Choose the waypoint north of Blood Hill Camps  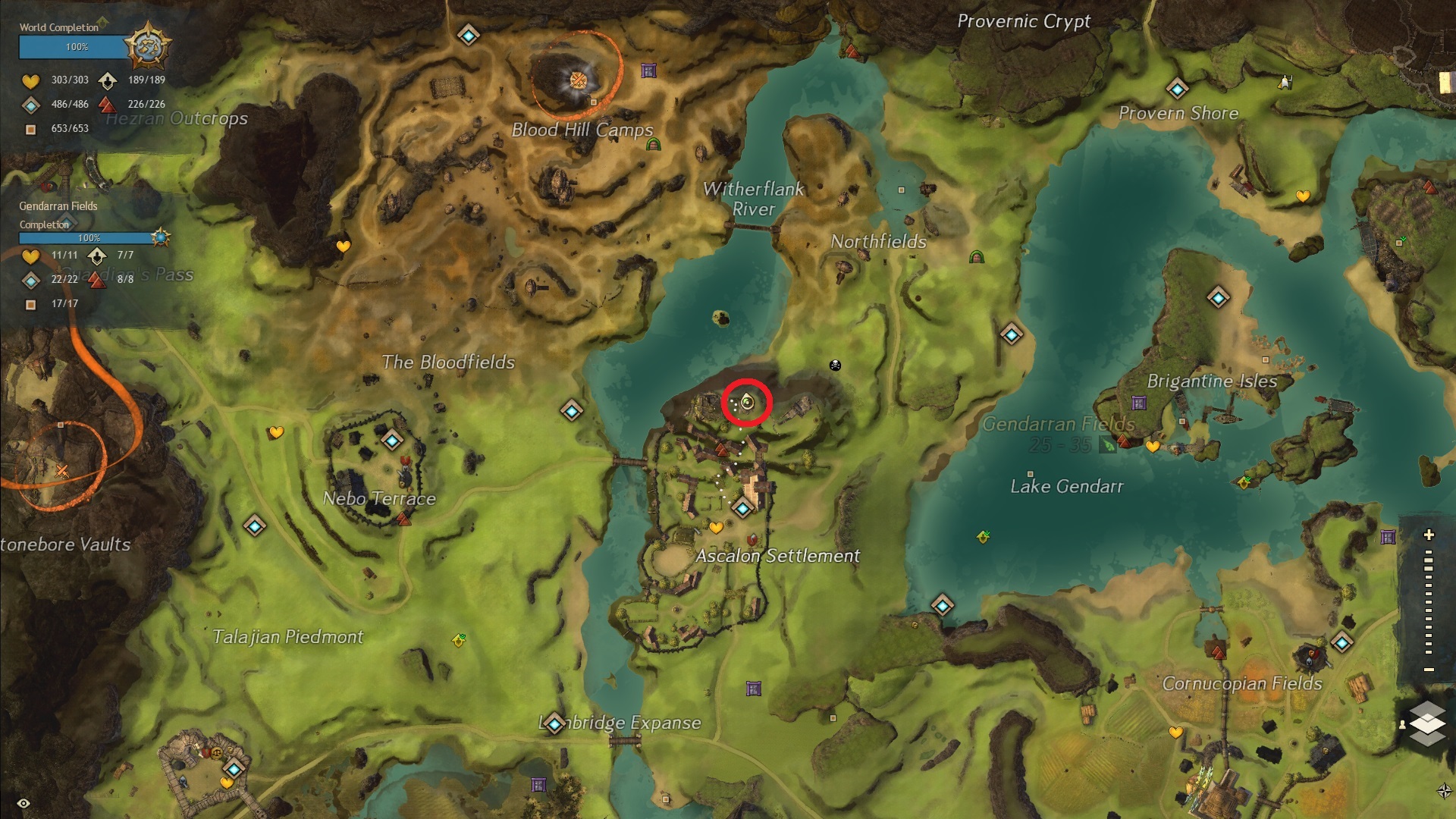click(468, 35)
